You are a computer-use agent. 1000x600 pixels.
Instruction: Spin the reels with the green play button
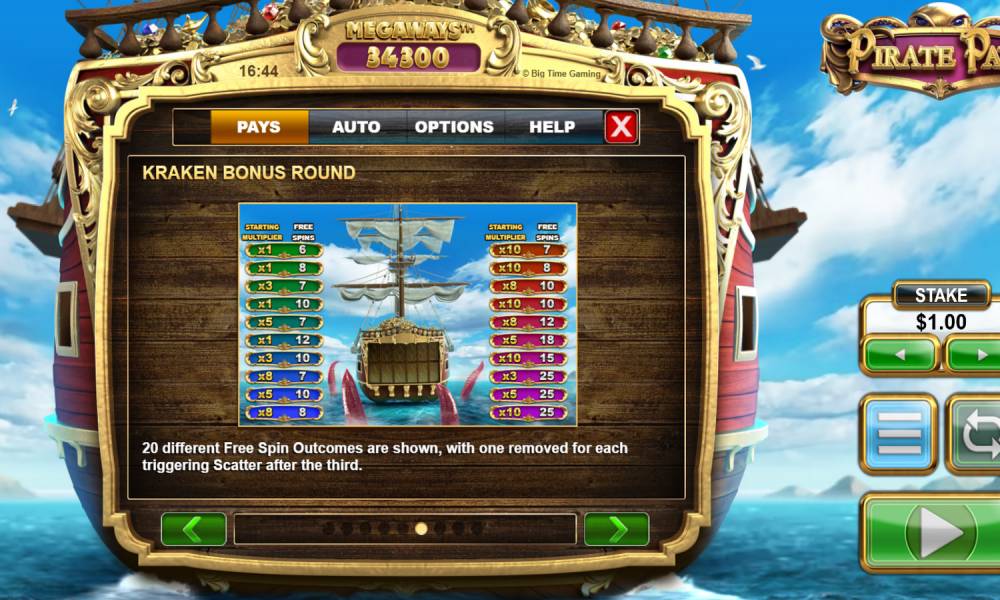coord(940,535)
